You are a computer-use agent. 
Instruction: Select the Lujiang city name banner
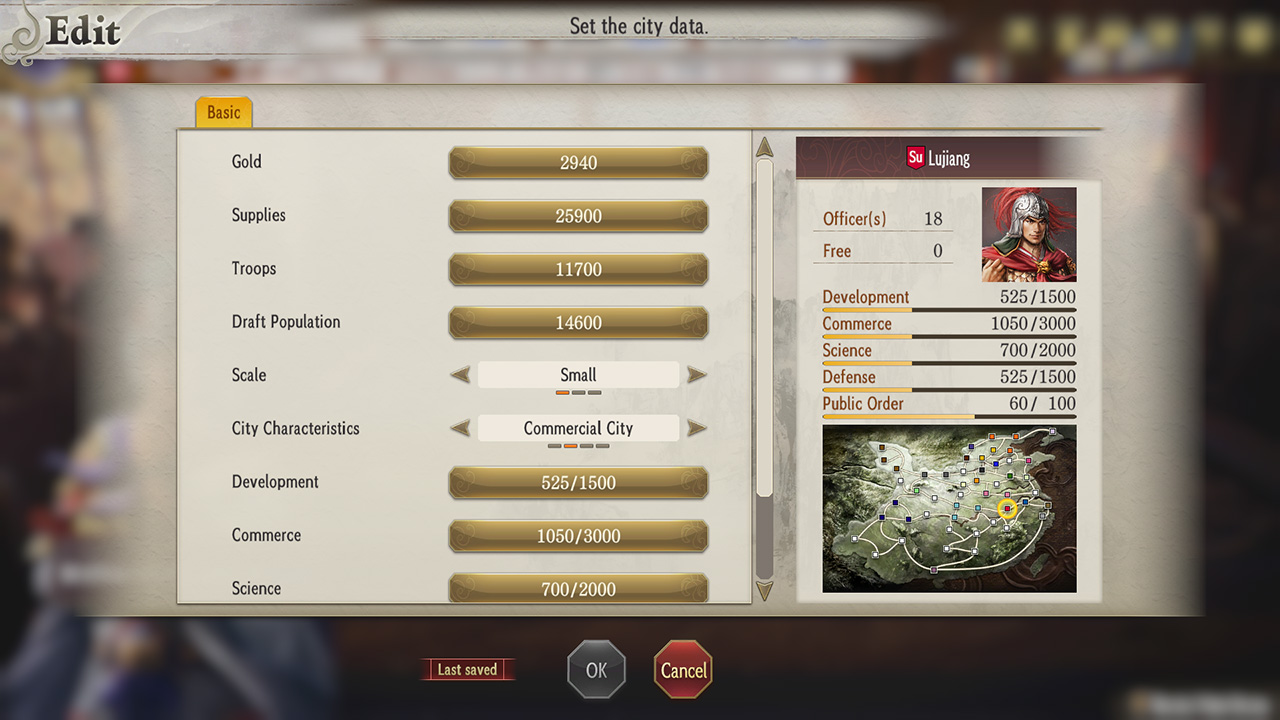[x=948, y=157]
